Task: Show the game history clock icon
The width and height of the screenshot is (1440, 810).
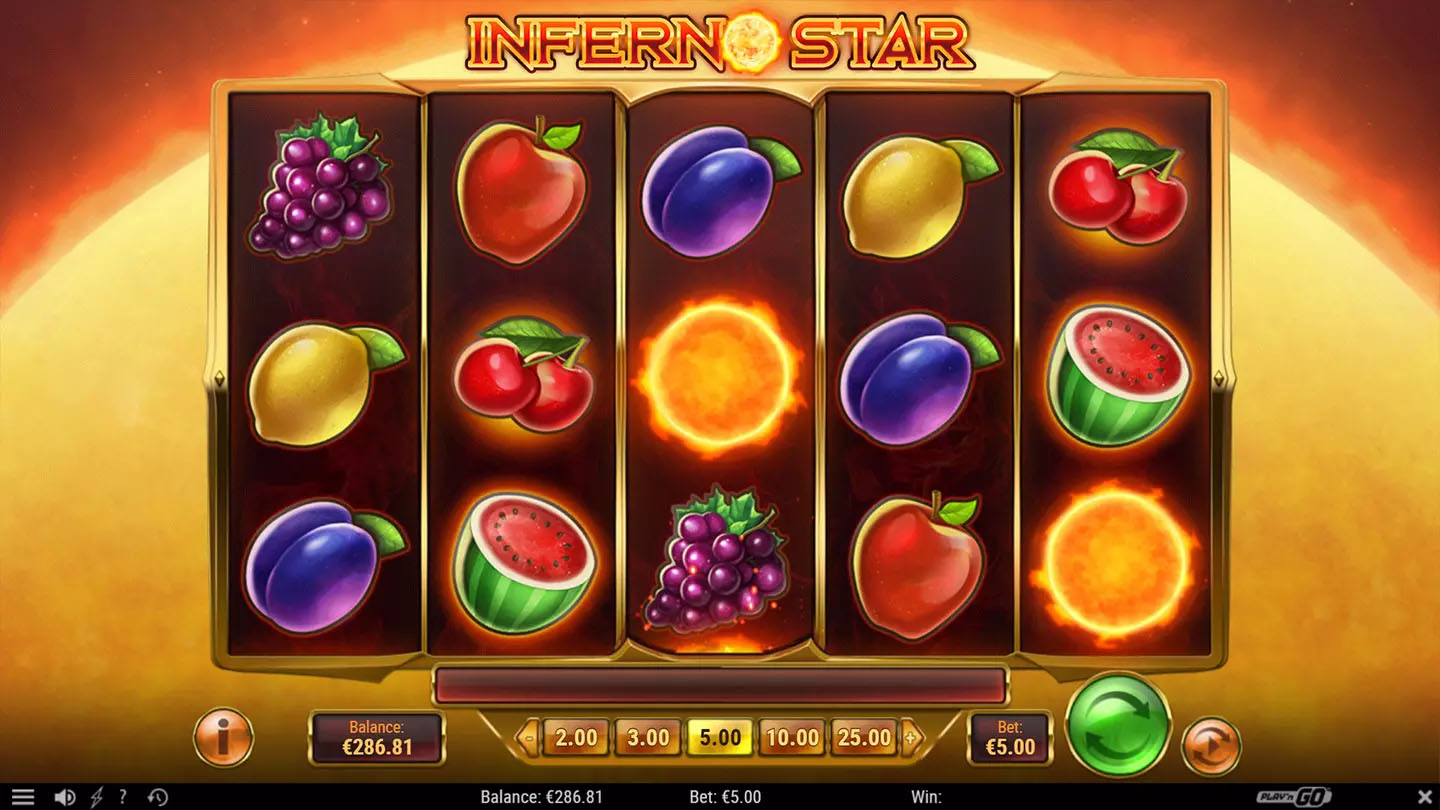Action: click(x=157, y=797)
